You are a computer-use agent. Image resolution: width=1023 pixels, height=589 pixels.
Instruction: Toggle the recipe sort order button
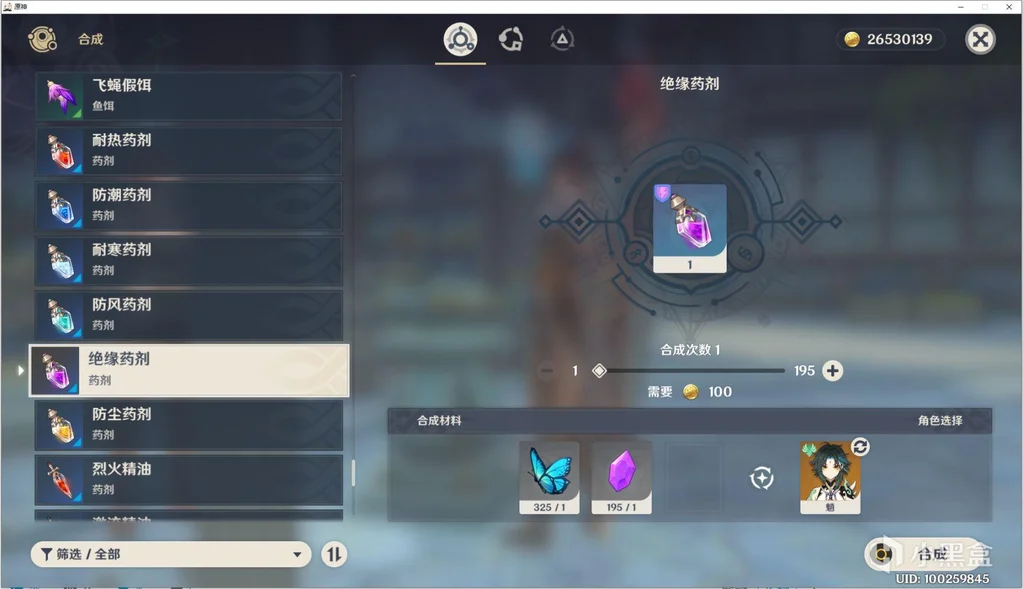pos(334,554)
